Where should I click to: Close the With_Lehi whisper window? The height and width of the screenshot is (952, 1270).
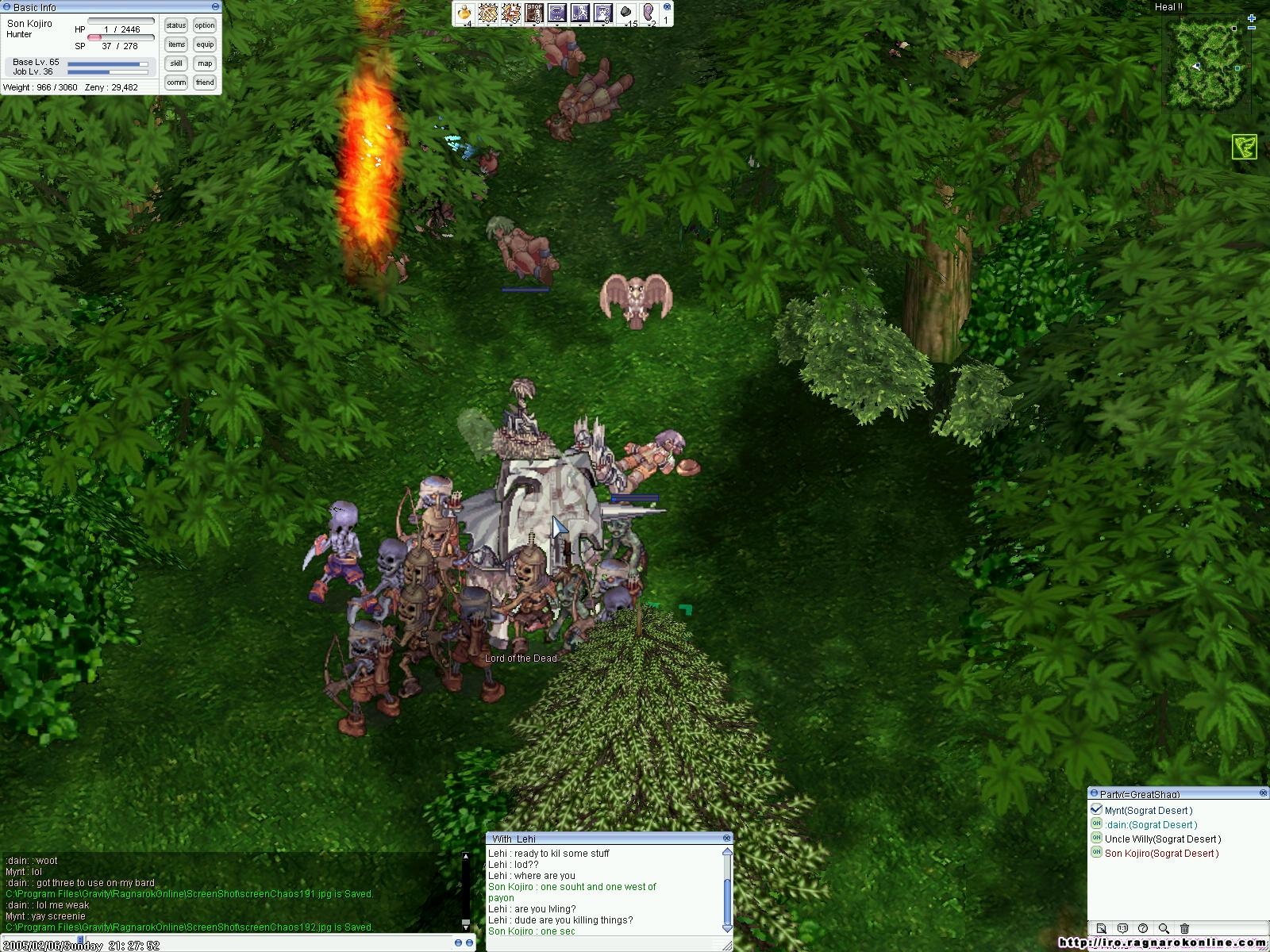tap(726, 838)
